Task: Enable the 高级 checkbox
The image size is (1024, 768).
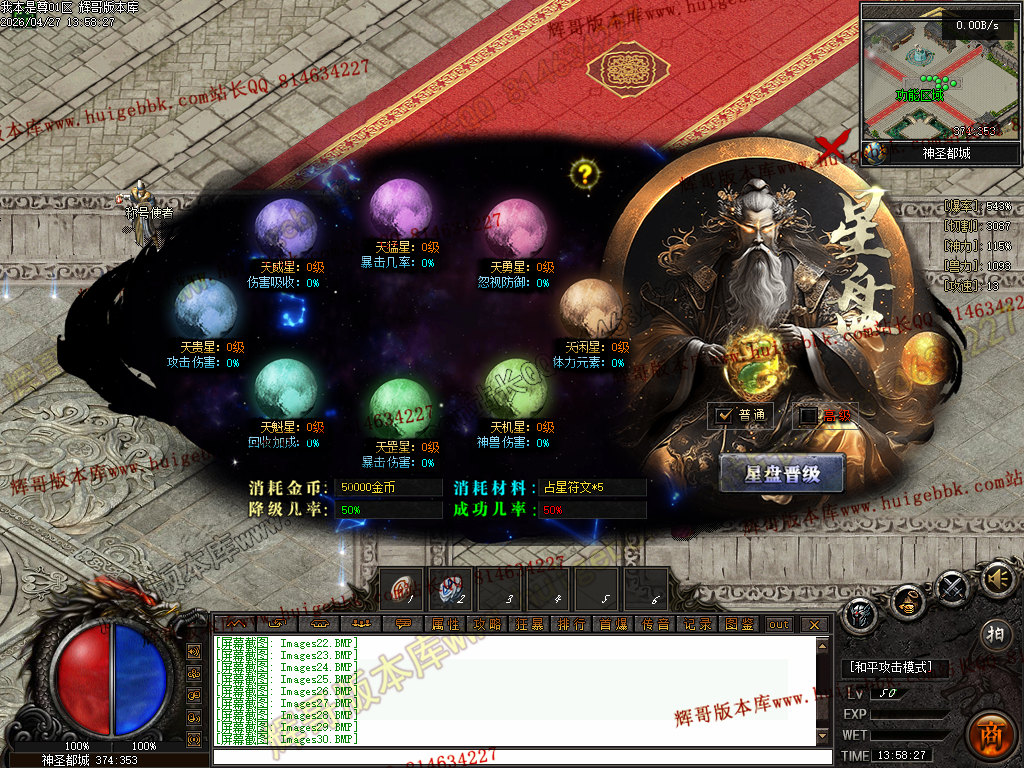Action: click(x=808, y=415)
